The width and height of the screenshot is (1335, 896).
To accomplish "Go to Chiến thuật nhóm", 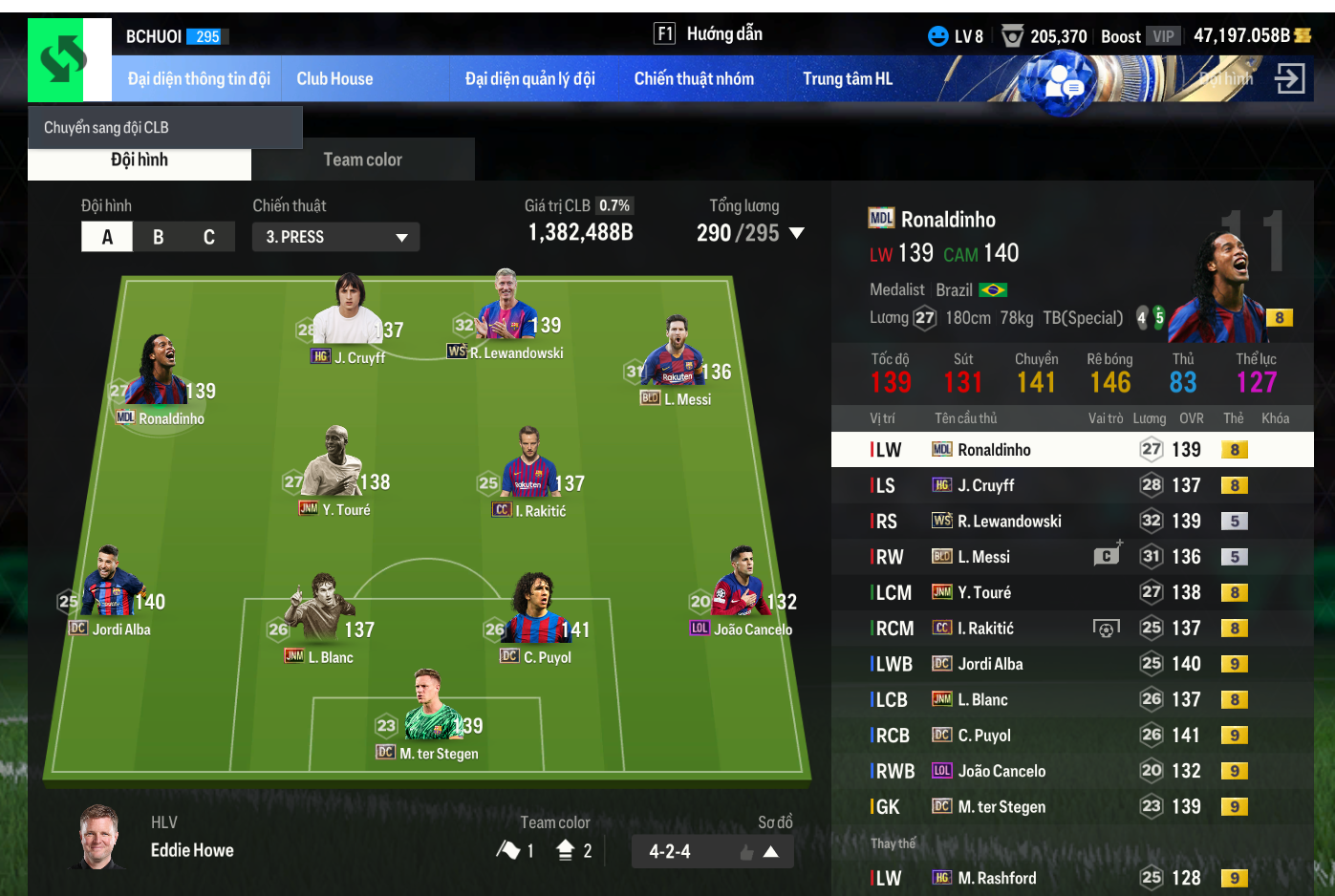I will tap(694, 79).
